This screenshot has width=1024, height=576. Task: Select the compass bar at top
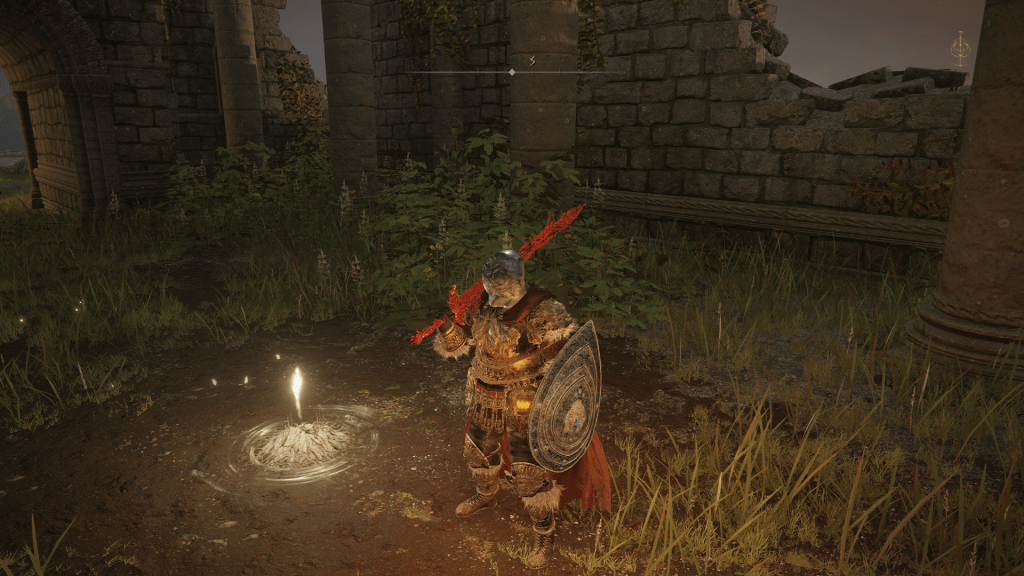pos(512,72)
